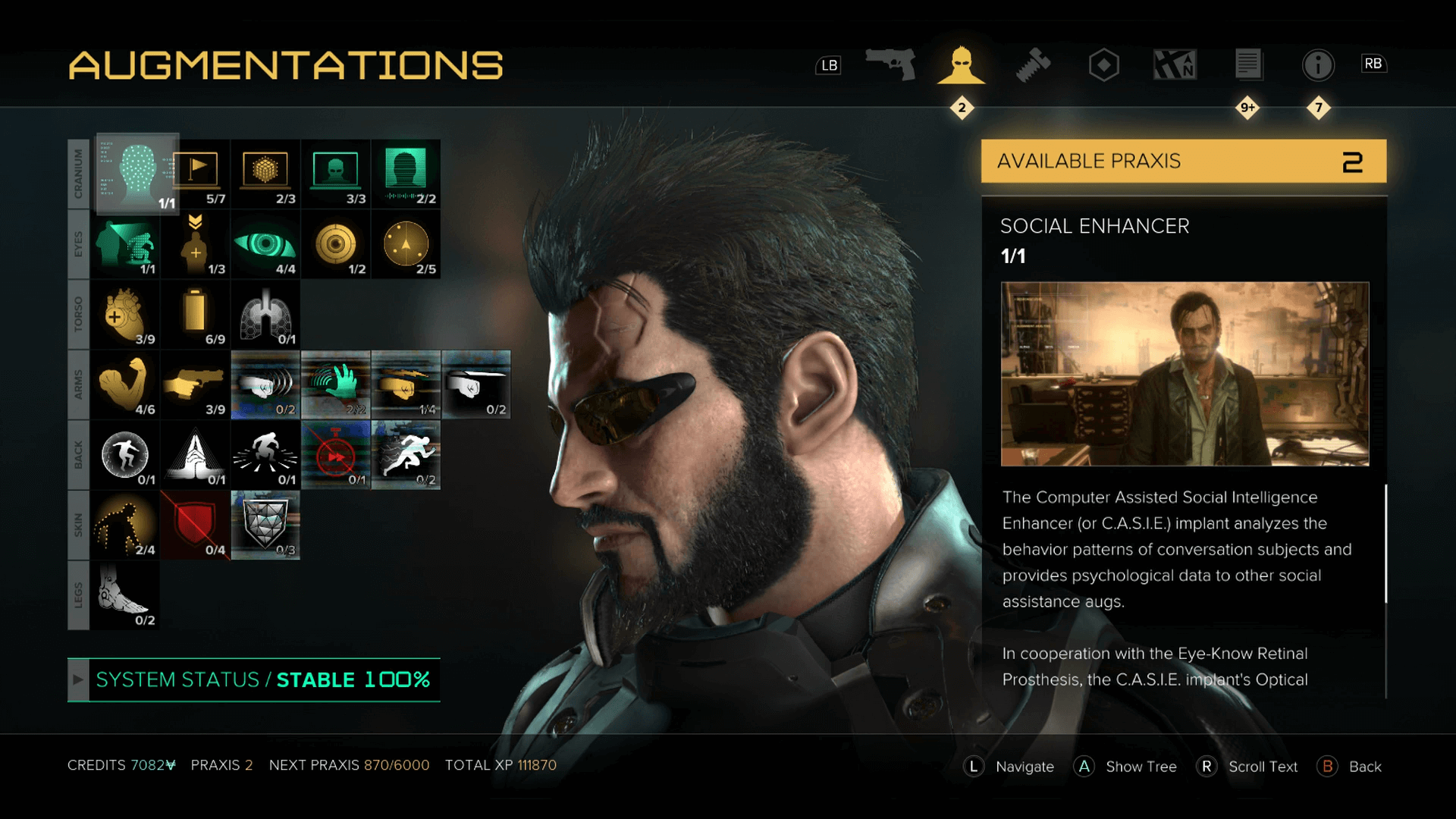This screenshot has width=1456, height=819.
Task: Expand the System Status panel
Action: pos(78,679)
